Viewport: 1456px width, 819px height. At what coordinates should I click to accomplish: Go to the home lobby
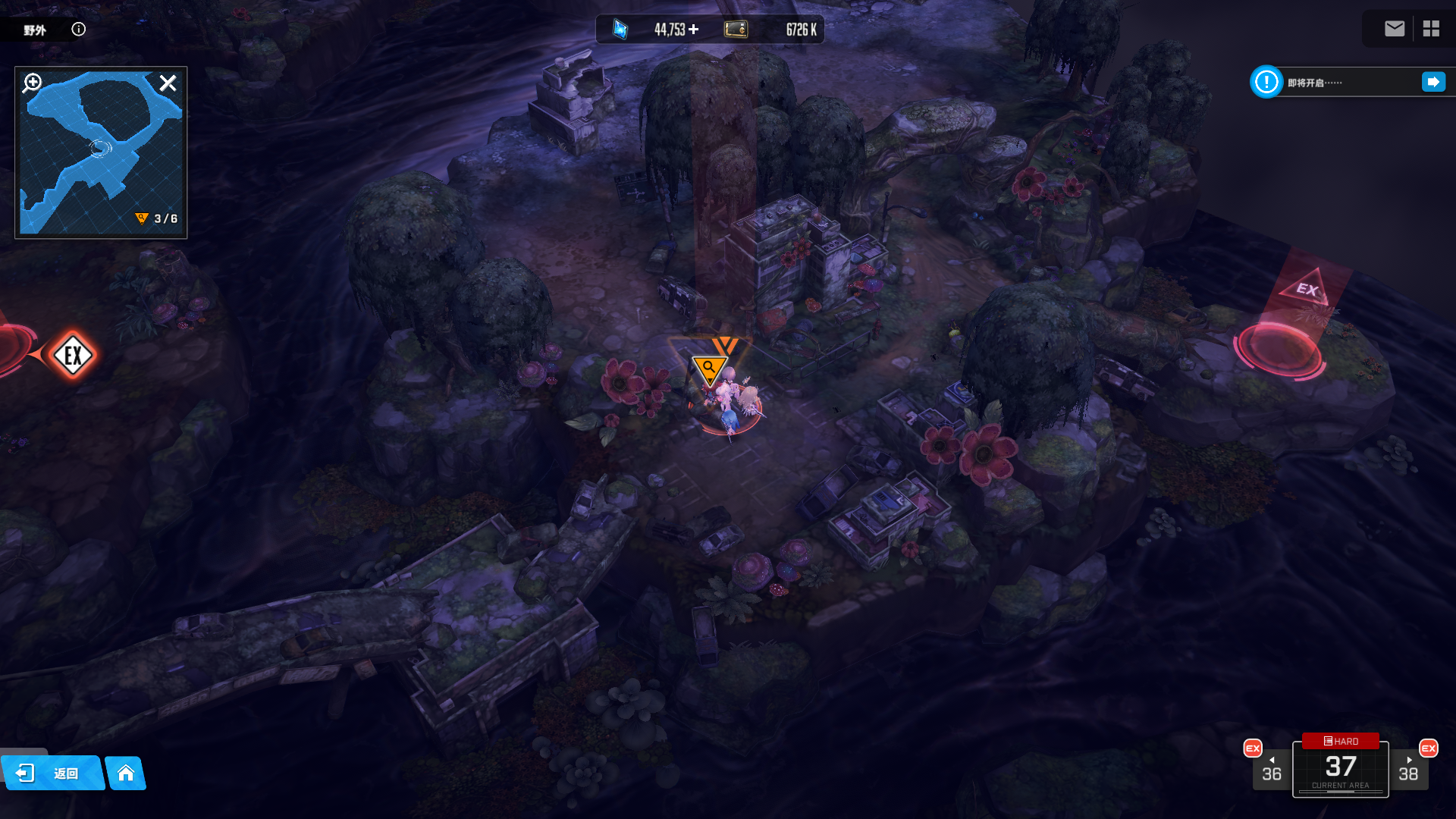pyautogui.click(x=126, y=773)
